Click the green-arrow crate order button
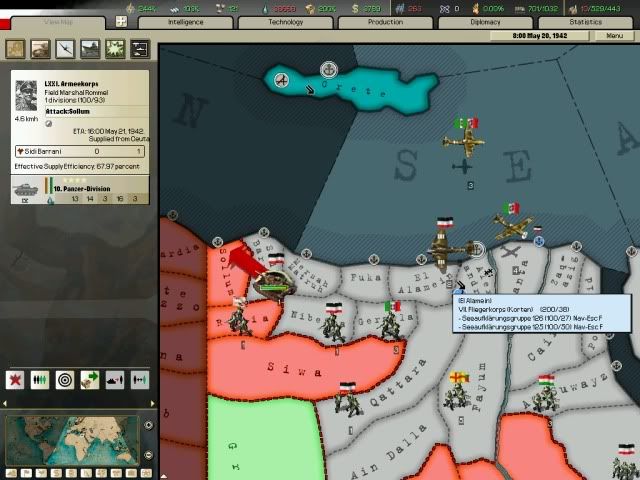Image resolution: width=640 pixels, height=480 pixels. (x=90, y=380)
